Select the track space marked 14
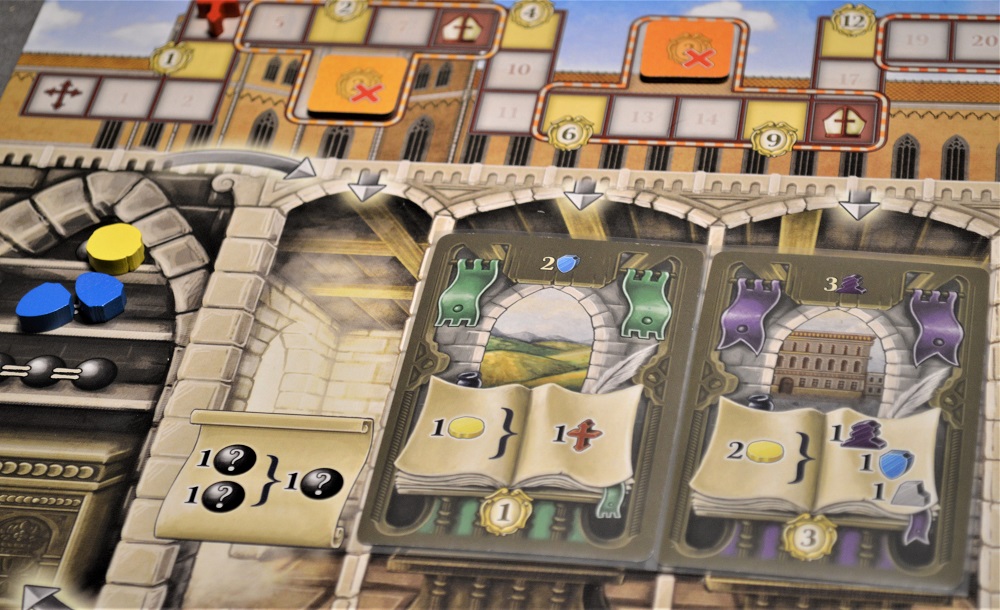The width and height of the screenshot is (1000, 610). point(707,118)
